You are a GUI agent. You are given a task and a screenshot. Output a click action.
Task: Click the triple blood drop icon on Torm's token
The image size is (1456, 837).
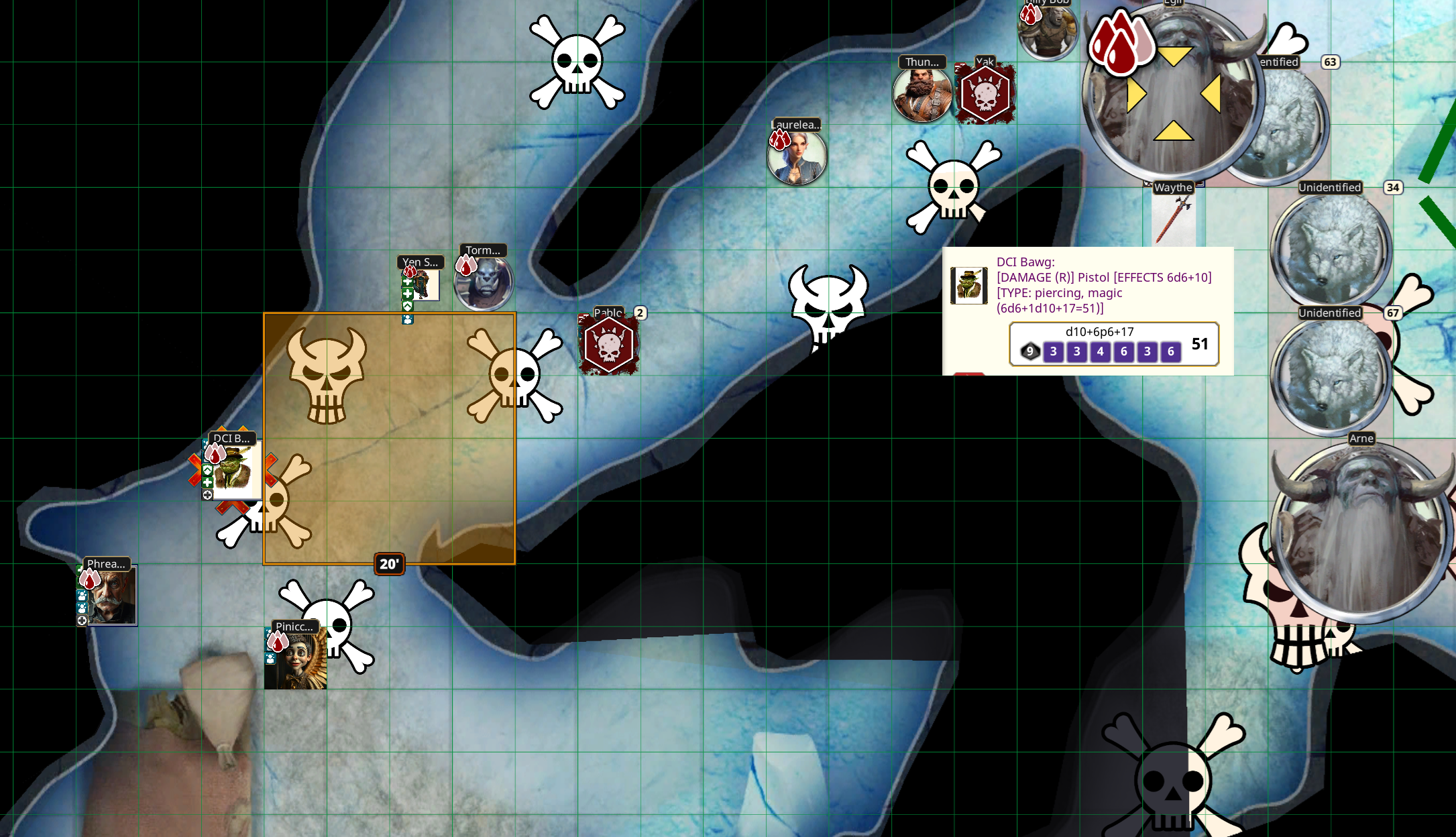[465, 267]
